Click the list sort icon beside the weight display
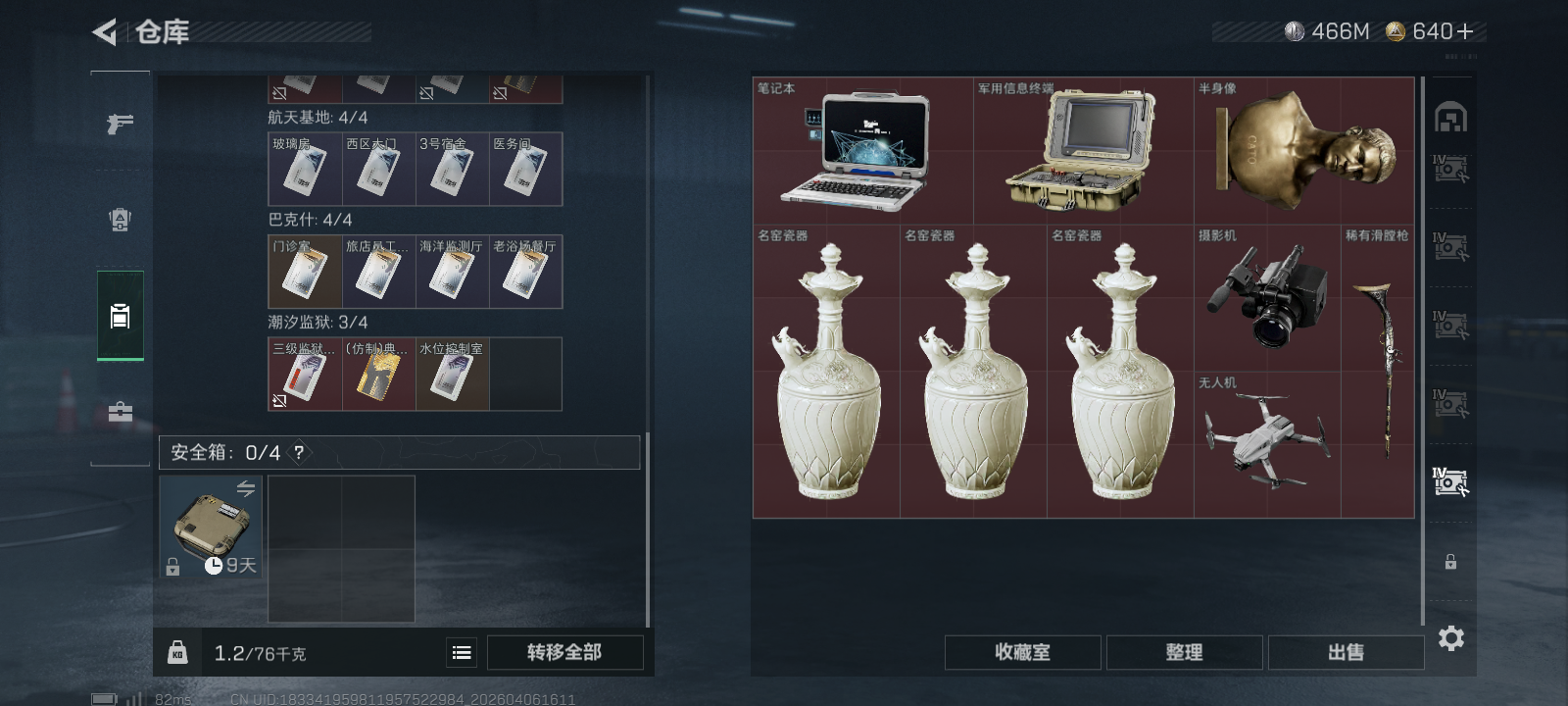The height and width of the screenshot is (706, 1568). tap(461, 651)
